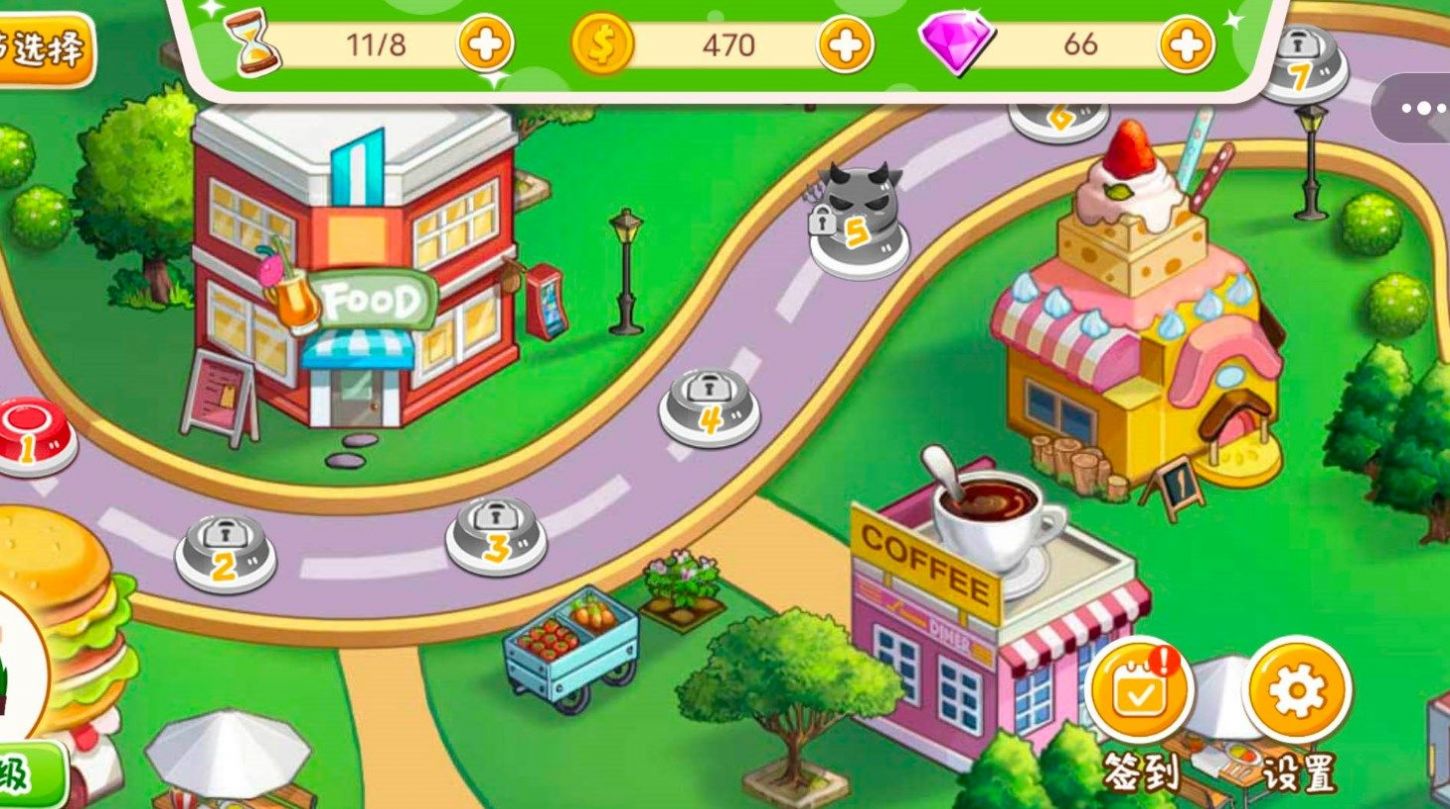
Task: Select locked level 2 node
Action: (x=225, y=551)
